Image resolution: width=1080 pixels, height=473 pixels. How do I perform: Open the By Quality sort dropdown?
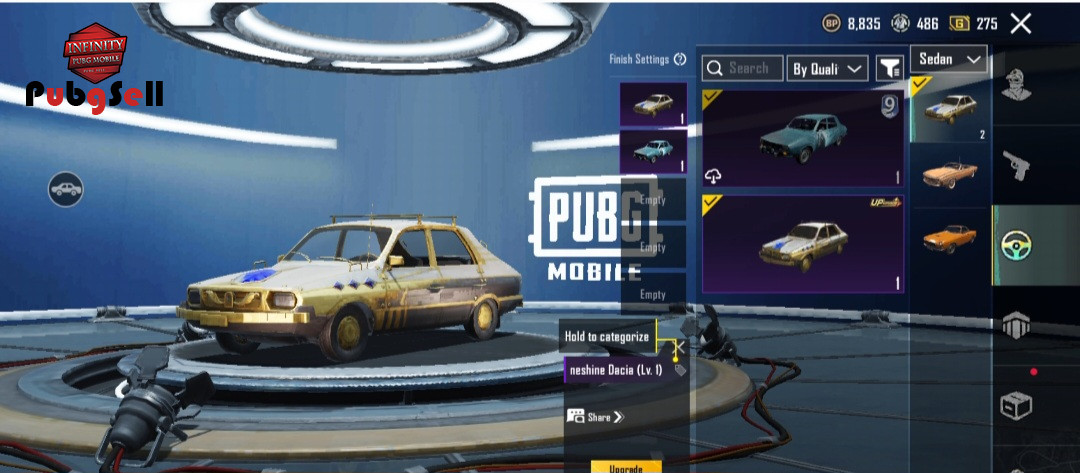tap(827, 68)
